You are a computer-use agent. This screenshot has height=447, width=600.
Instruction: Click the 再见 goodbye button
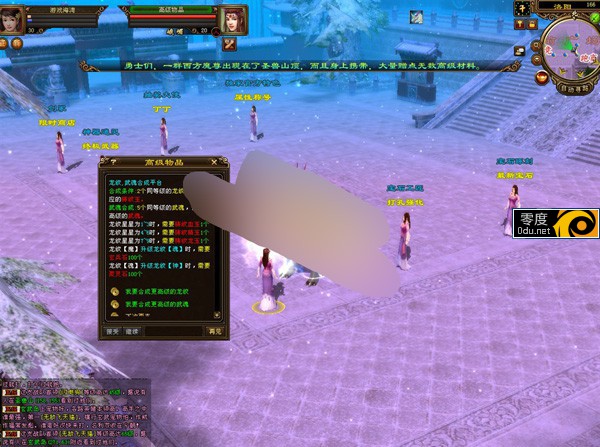pos(214,329)
